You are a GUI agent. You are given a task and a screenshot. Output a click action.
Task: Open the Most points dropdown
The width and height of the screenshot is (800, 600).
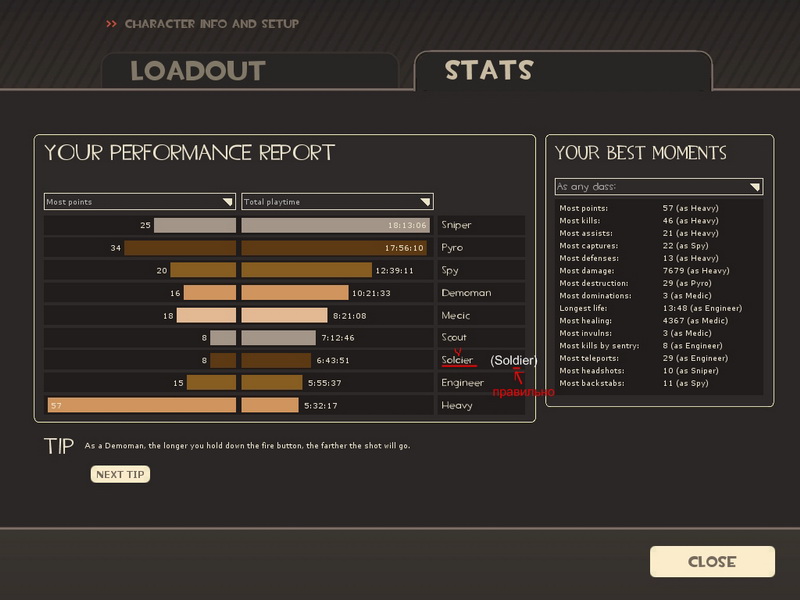coord(139,202)
